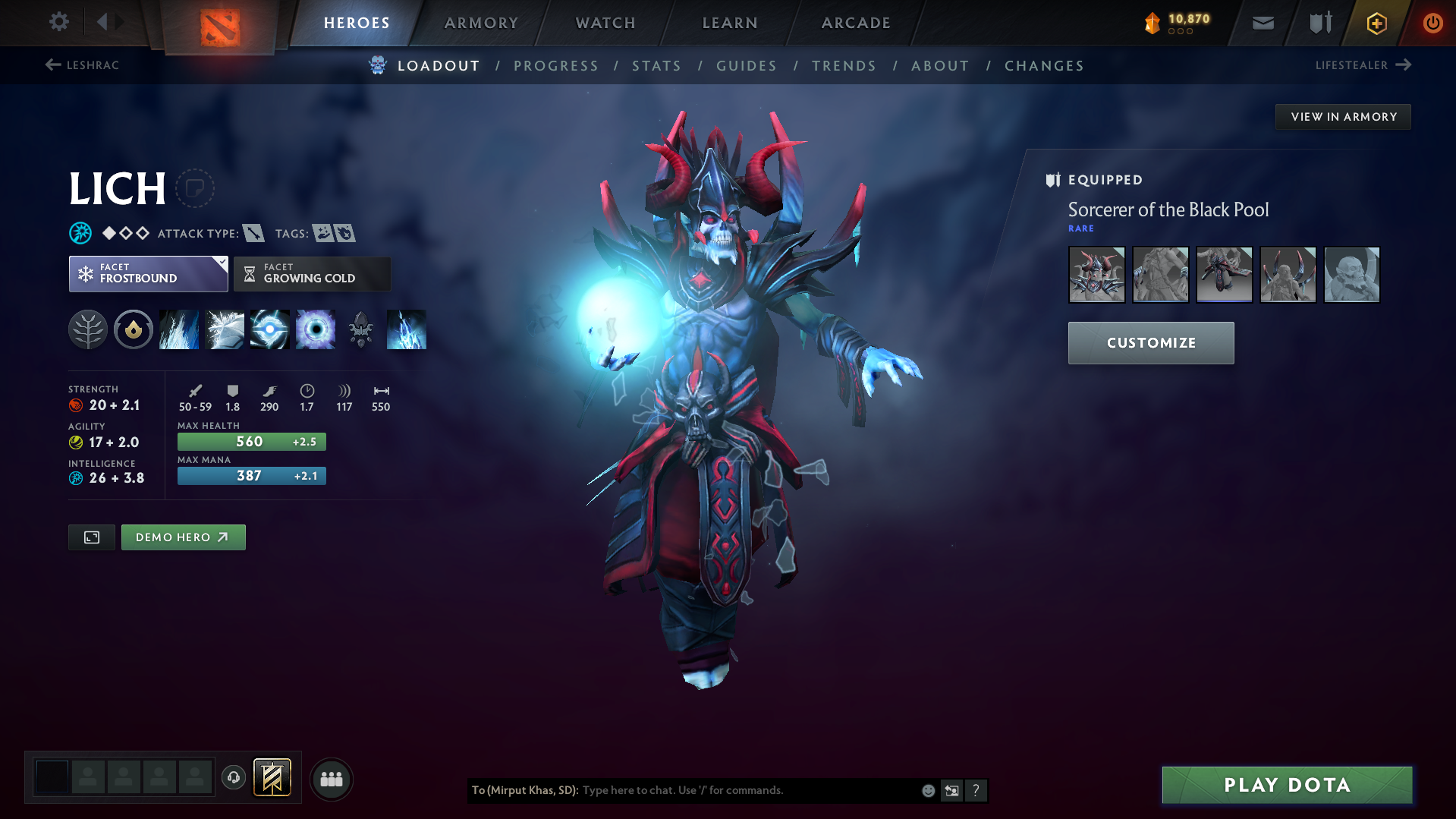Click the Demo Hero button
The width and height of the screenshot is (1456, 819).
[183, 537]
